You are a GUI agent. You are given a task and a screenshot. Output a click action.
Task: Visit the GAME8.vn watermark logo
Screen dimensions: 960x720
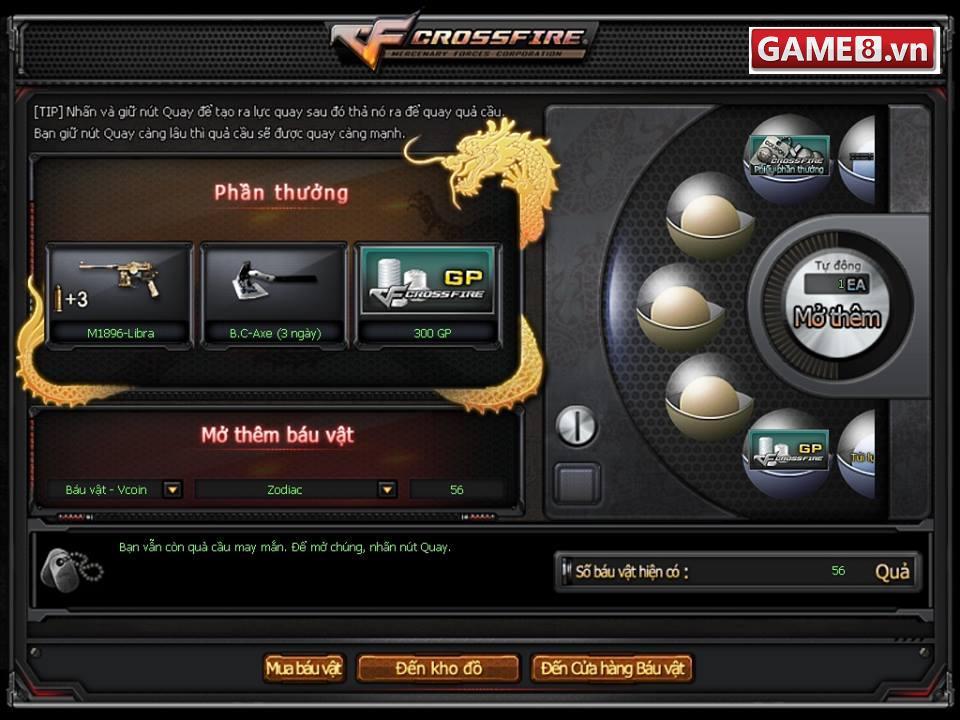[843, 50]
